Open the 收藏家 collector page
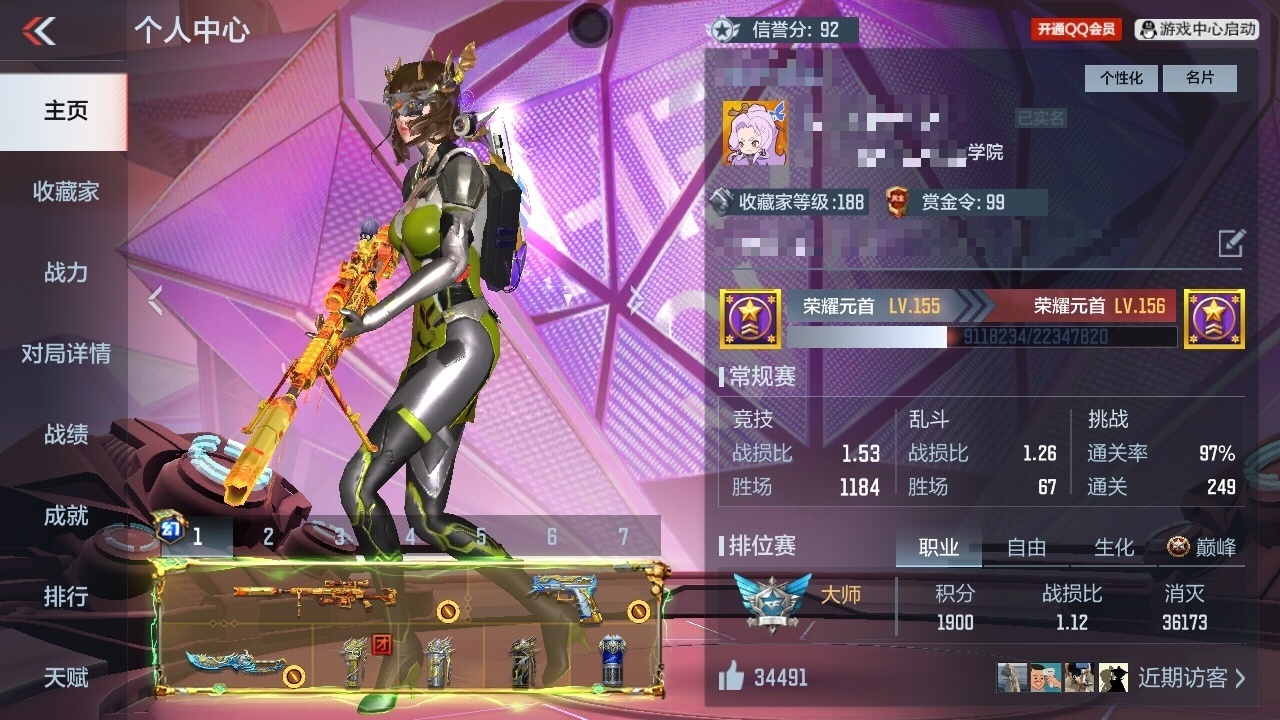The image size is (1280, 720). pos(65,192)
